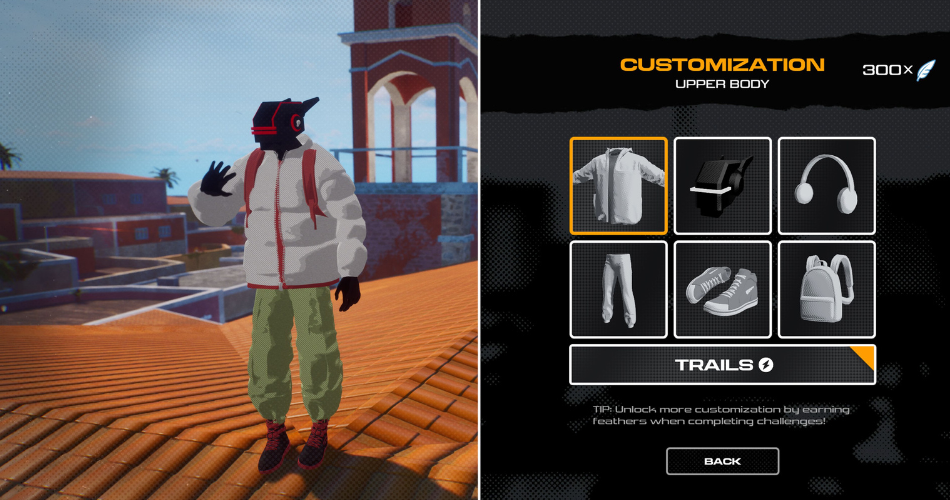Open the Trails customization option
The image size is (950, 500).
point(722,365)
